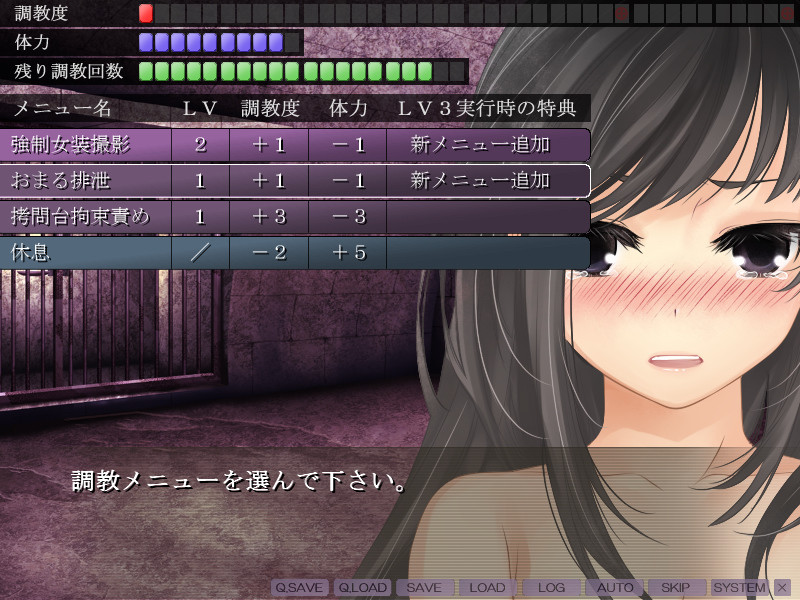
Task: Choose the 休息 rest menu row
Action: (295, 253)
